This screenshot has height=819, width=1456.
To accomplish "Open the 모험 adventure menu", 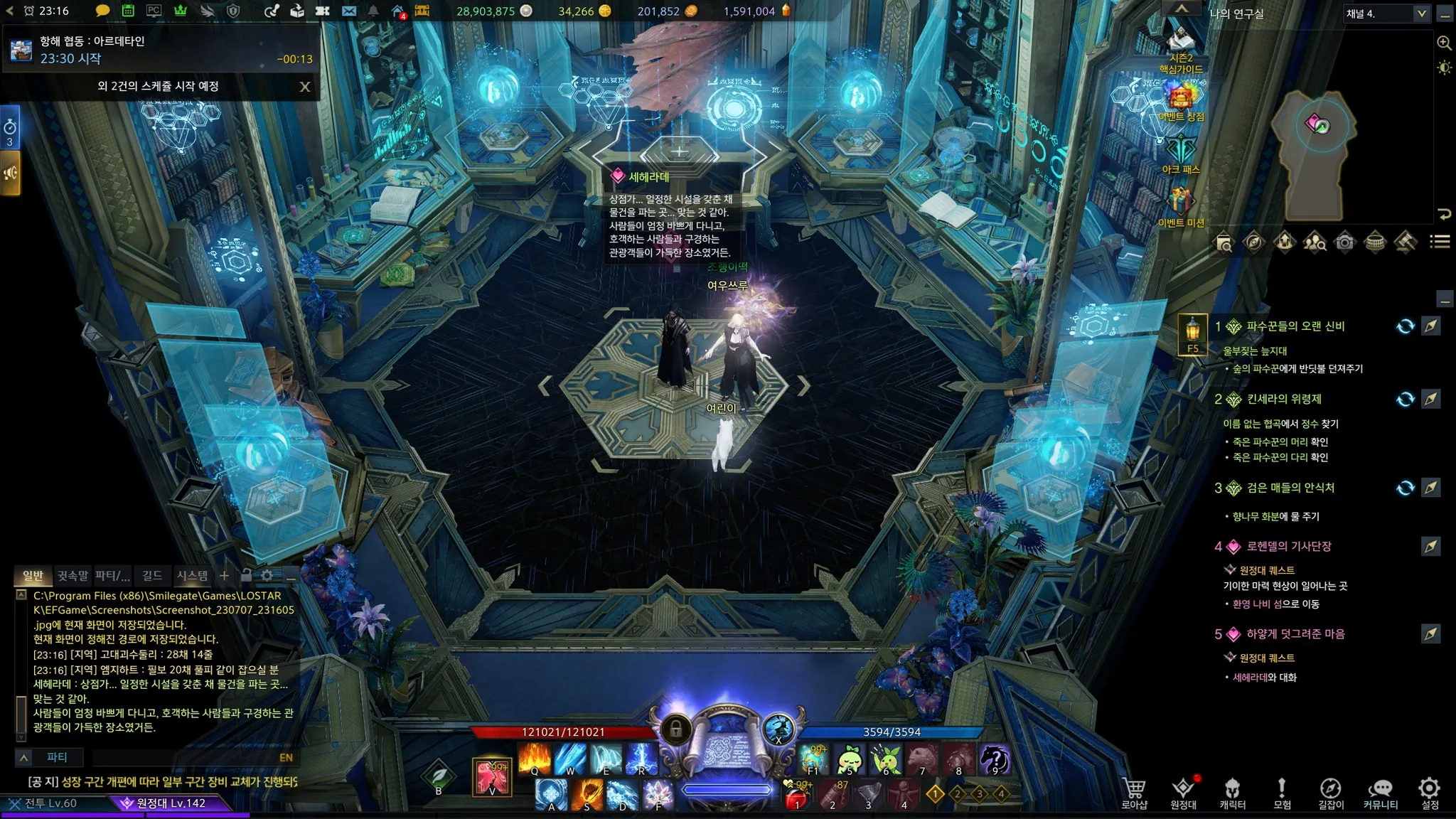I will tap(1282, 793).
